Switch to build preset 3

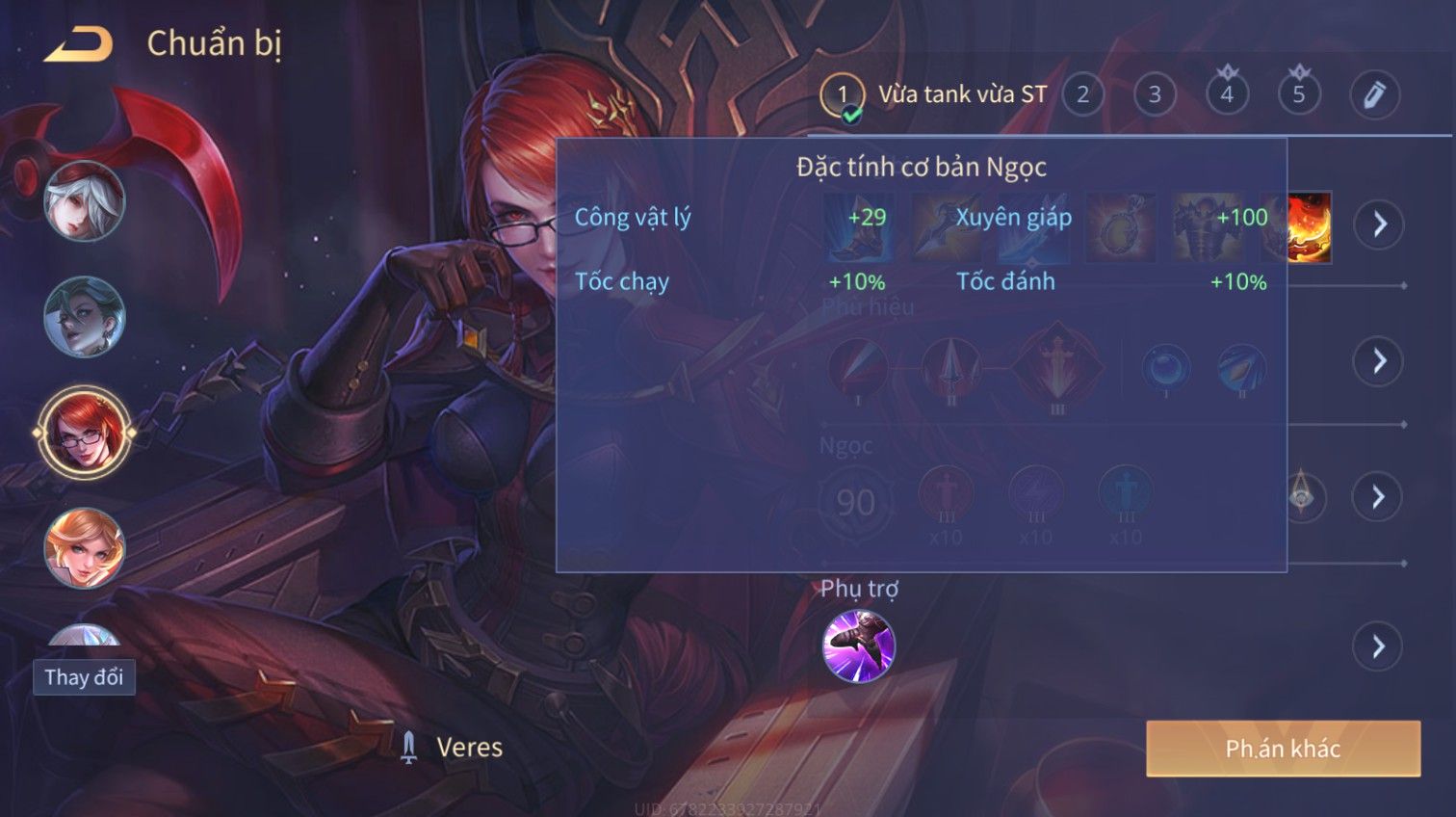pos(1155,94)
